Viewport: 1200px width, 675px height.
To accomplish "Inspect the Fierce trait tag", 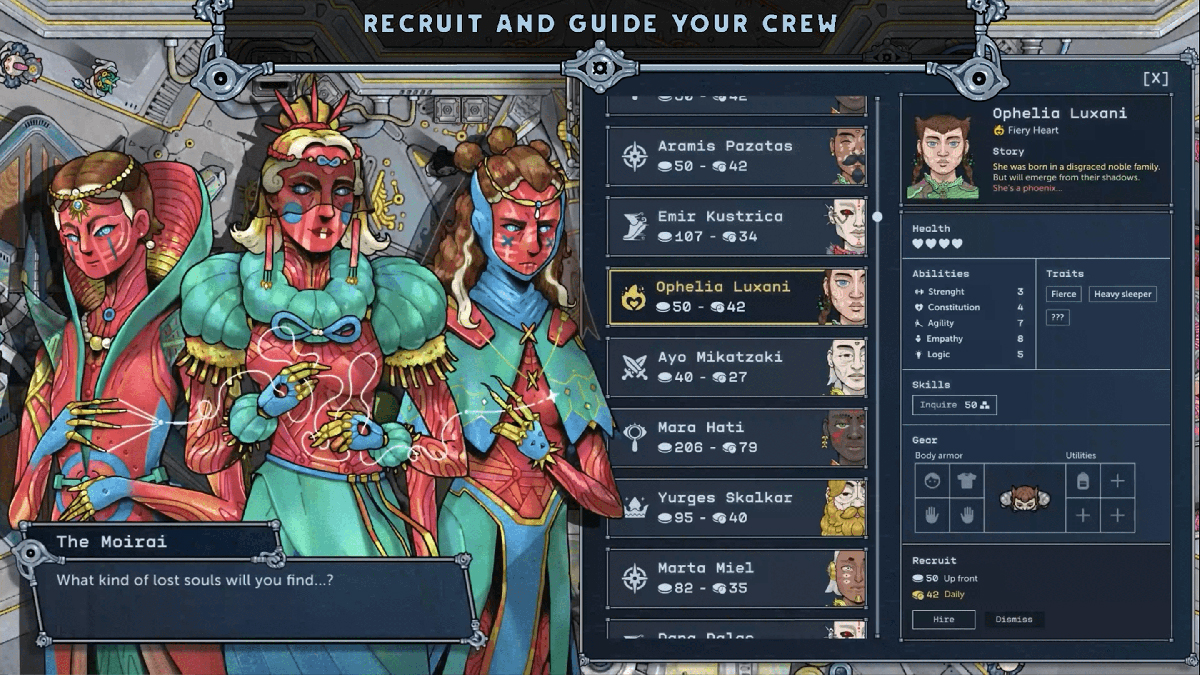I will pyautogui.click(x=1063, y=294).
